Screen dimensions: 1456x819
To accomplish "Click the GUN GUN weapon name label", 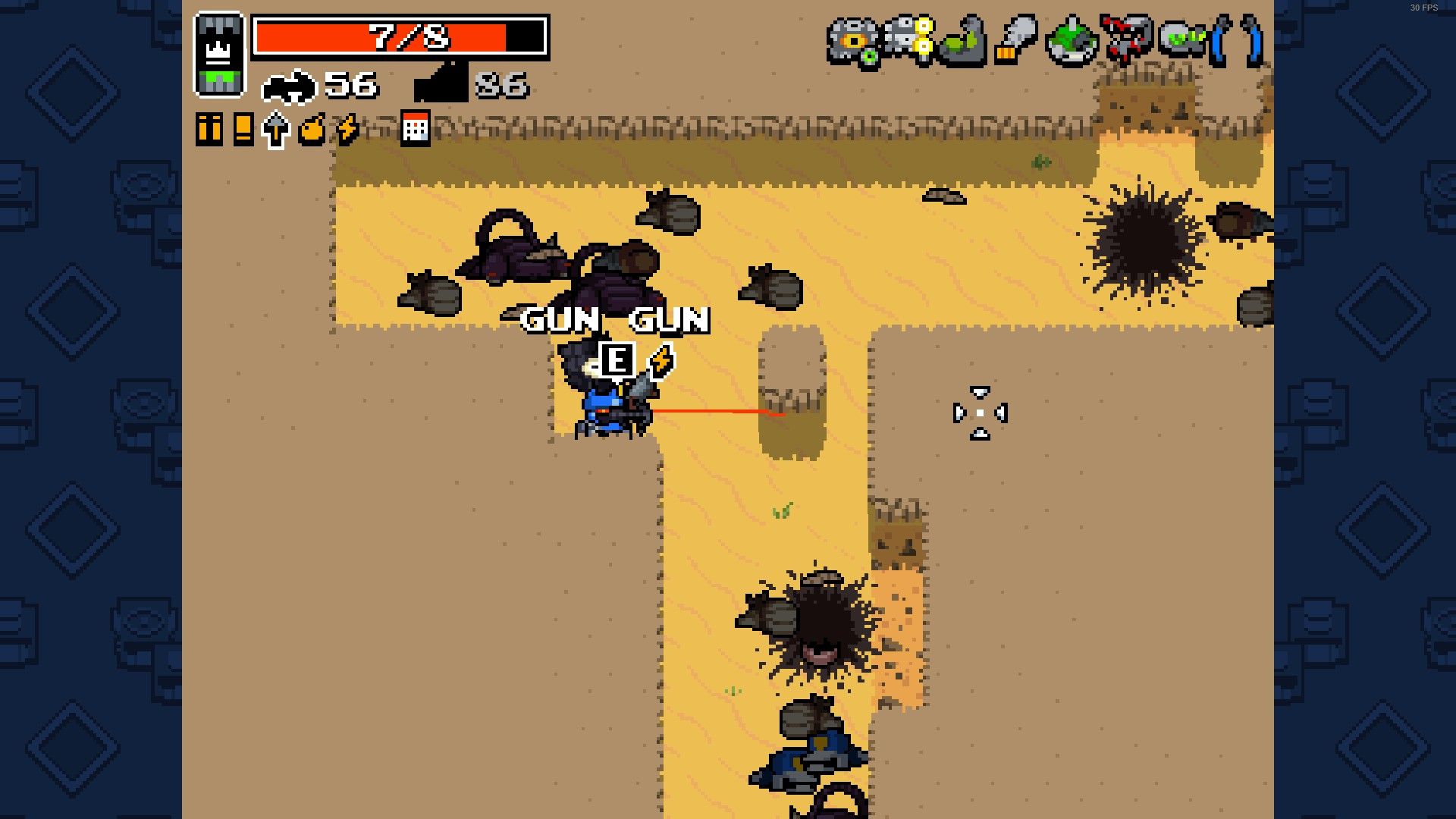I will pos(616,319).
